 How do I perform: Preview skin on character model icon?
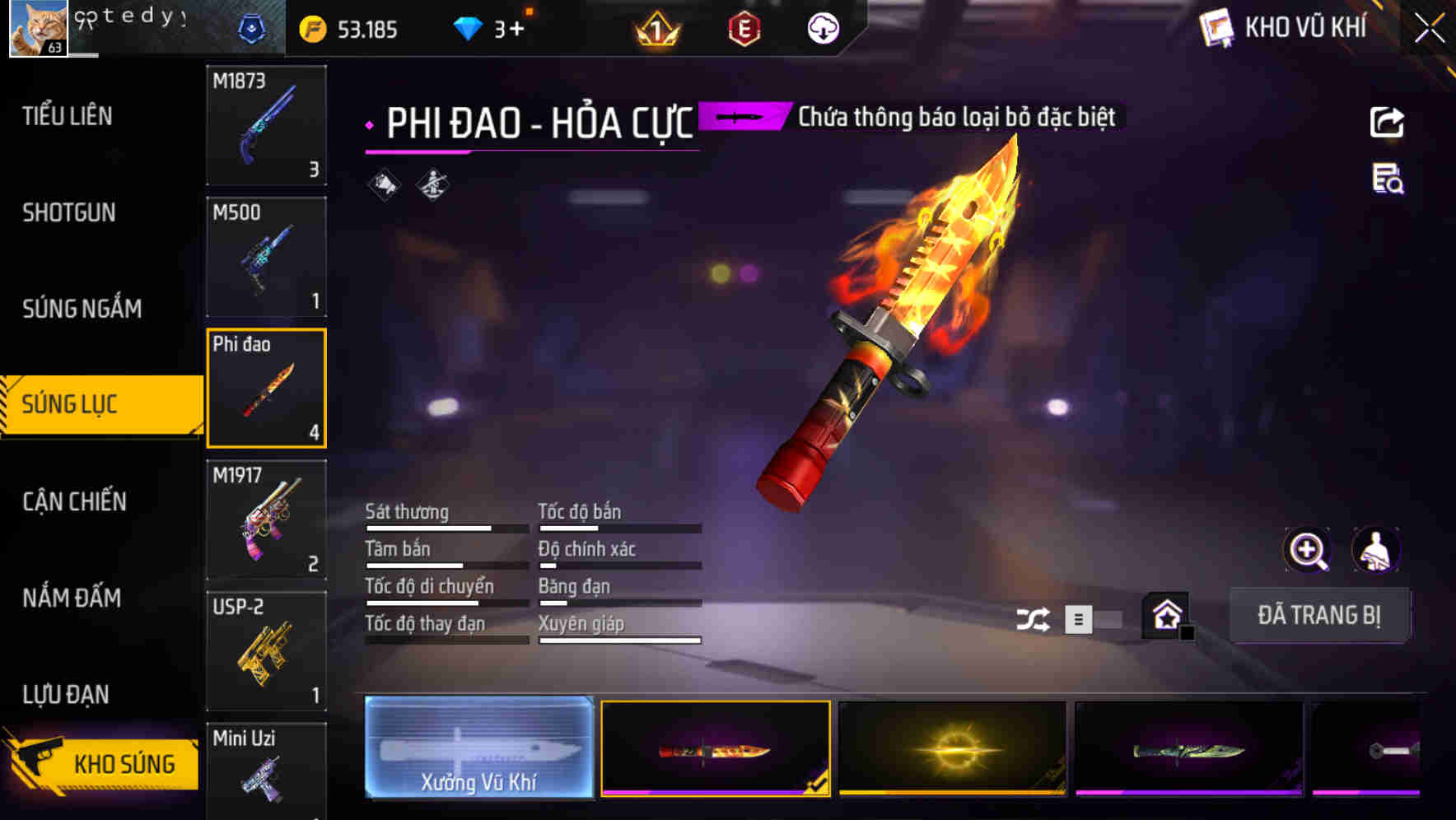click(1375, 549)
